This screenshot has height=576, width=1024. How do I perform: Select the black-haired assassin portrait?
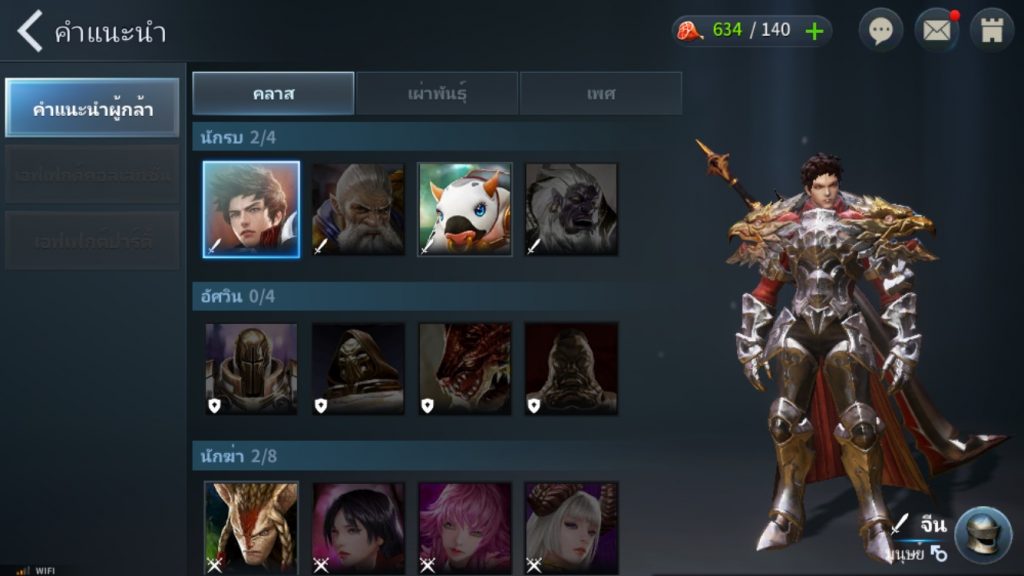click(358, 526)
